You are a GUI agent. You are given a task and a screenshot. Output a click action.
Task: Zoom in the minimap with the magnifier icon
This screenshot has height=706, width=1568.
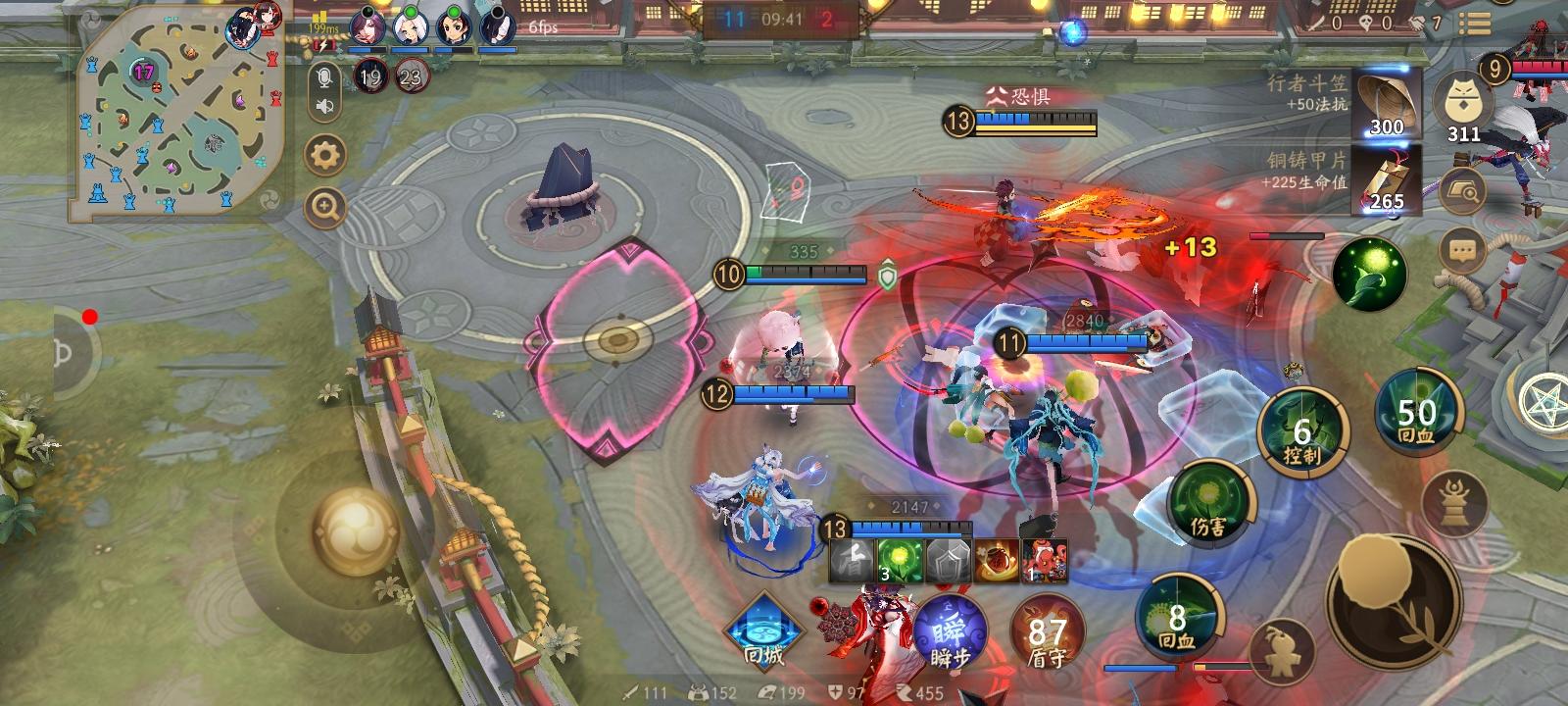[x=324, y=208]
